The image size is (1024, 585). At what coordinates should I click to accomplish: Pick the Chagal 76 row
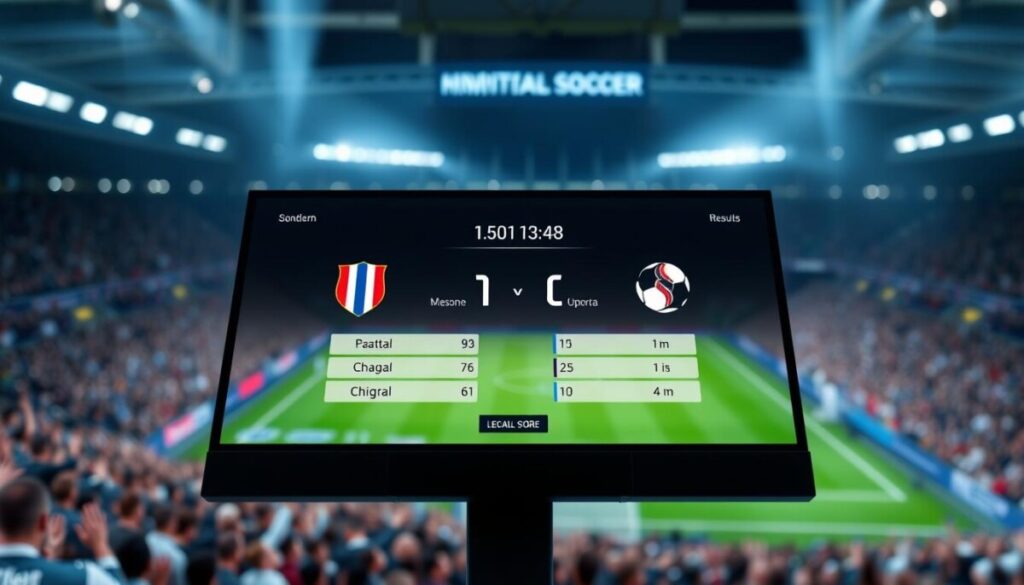[403, 368]
